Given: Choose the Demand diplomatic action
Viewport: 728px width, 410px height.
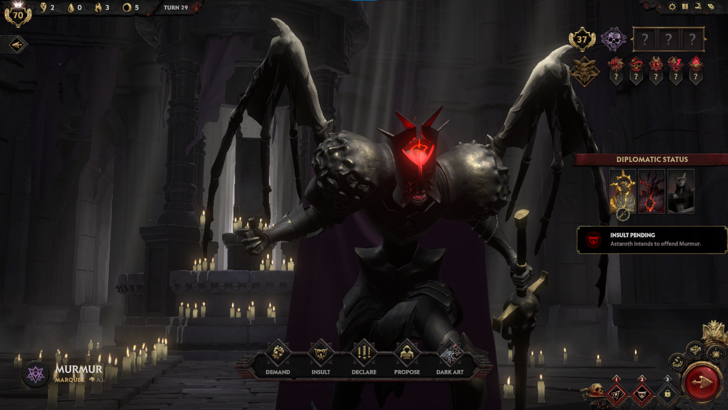Looking at the screenshot, I should 277,354.
